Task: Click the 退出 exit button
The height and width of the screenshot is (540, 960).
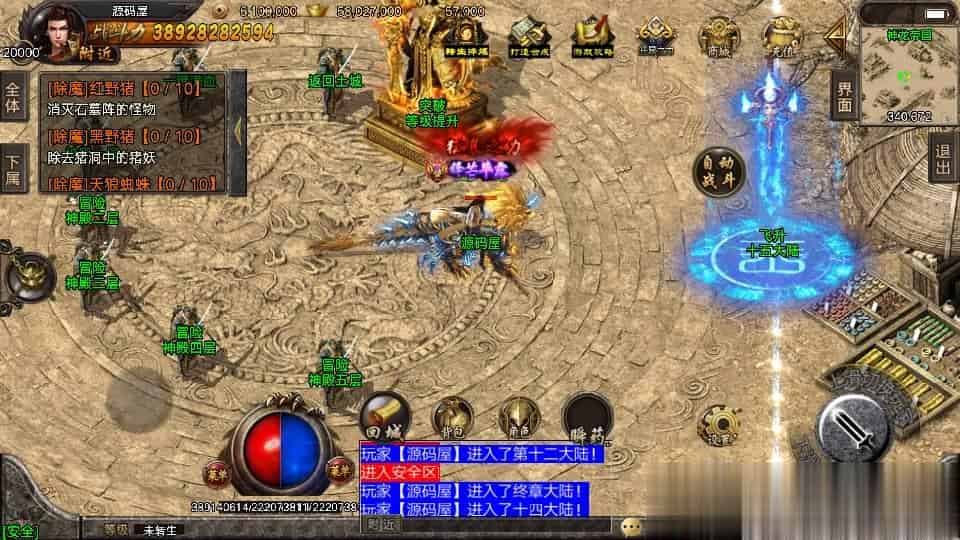Action: click(941, 157)
